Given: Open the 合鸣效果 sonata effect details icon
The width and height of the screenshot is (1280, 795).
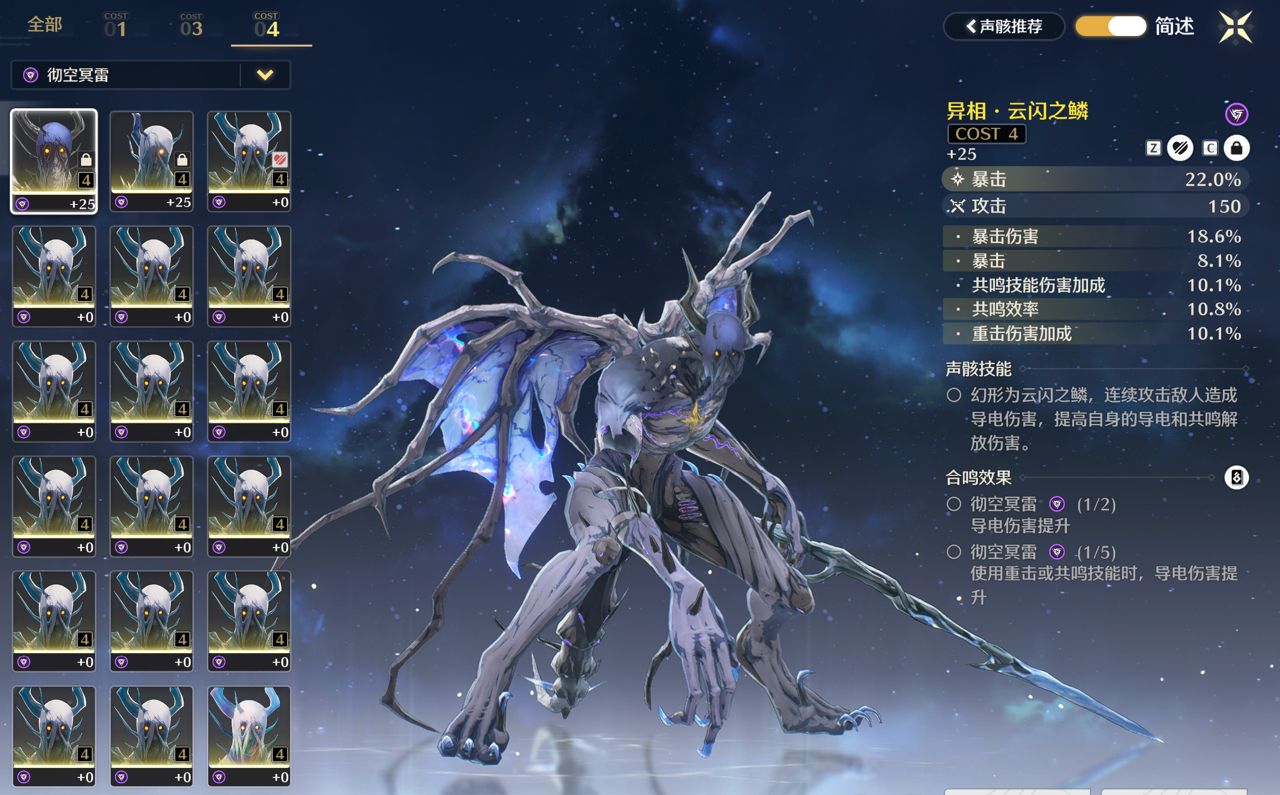Looking at the screenshot, I should [1236, 478].
